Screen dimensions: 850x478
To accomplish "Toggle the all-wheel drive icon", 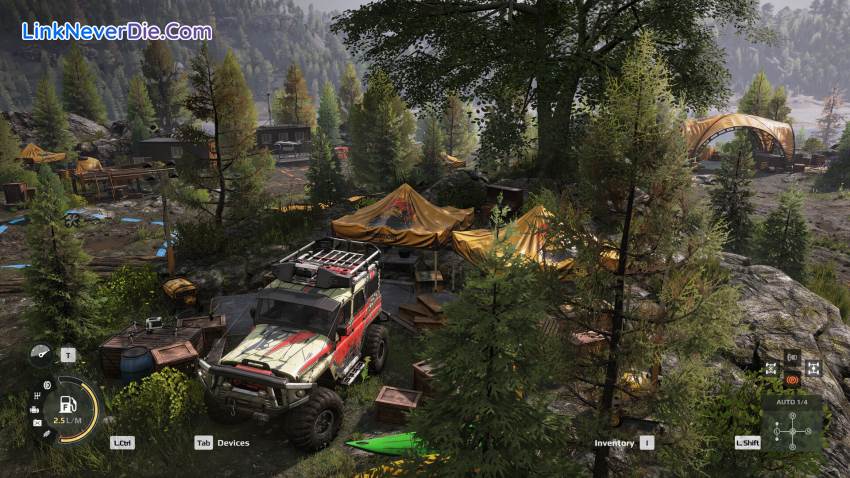I will [x=812, y=368].
